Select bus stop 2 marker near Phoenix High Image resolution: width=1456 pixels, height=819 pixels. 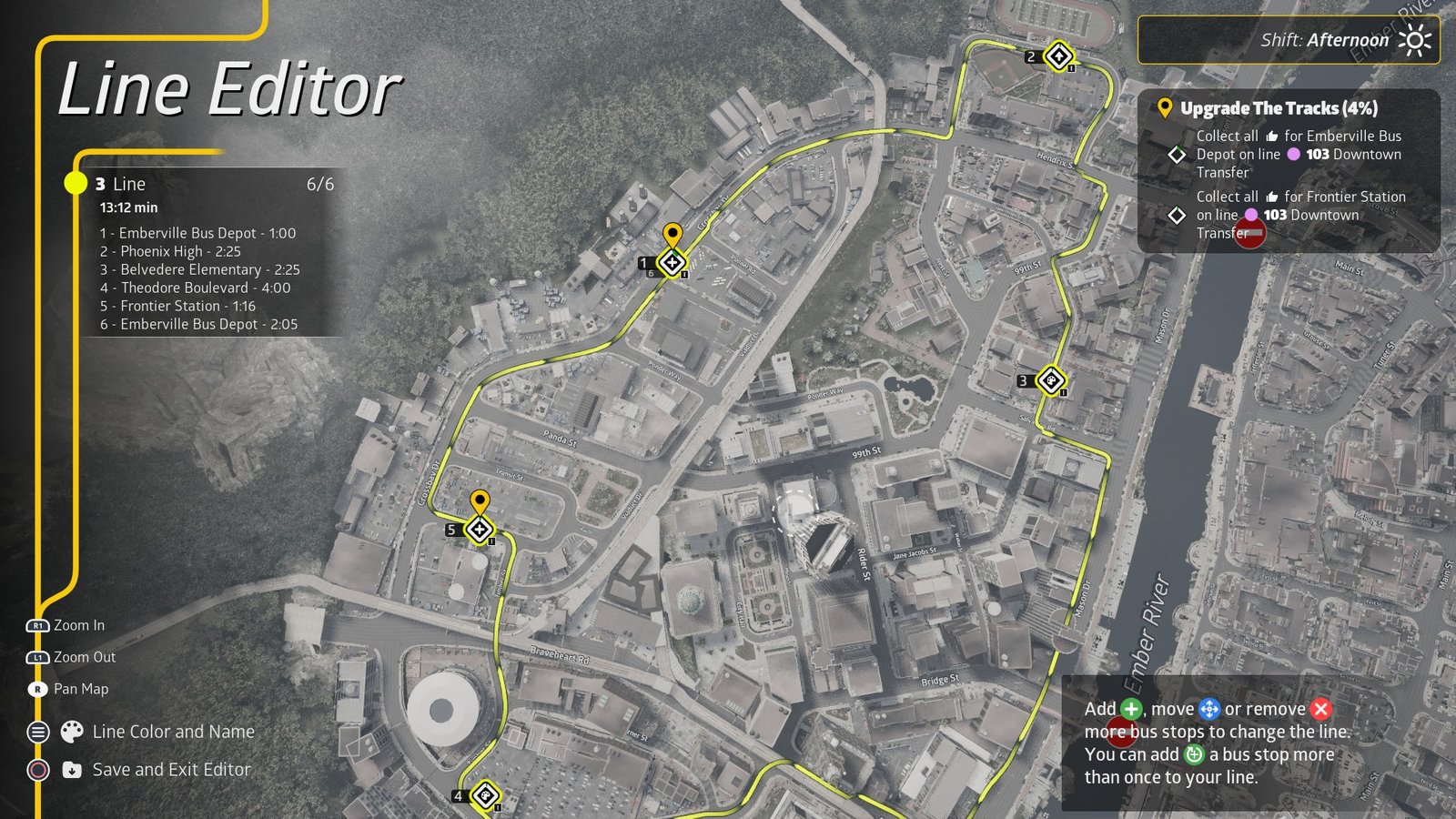tap(1057, 56)
